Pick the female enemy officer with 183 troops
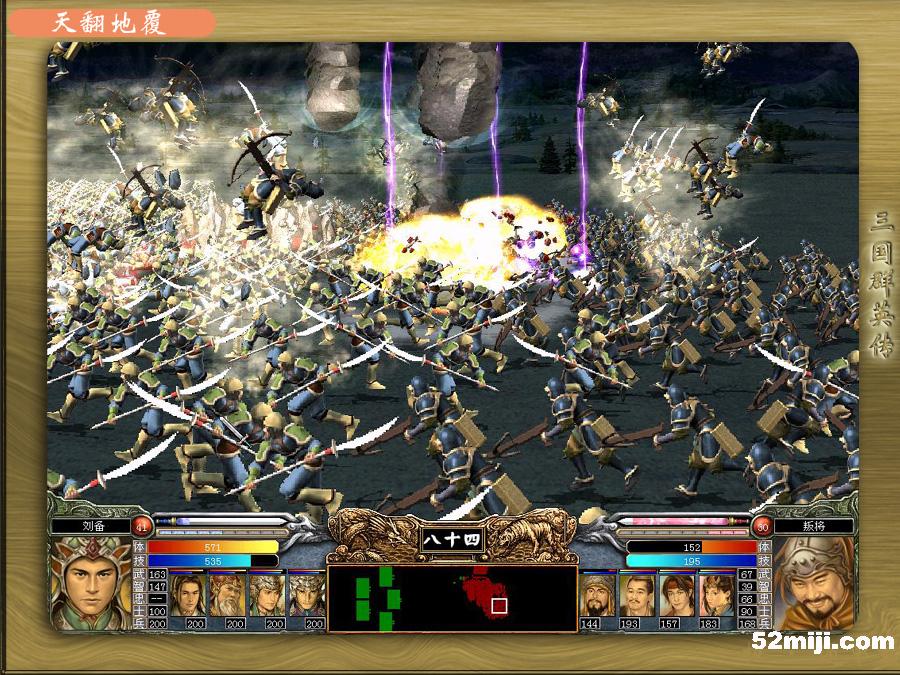The image size is (900, 675). point(716,594)
